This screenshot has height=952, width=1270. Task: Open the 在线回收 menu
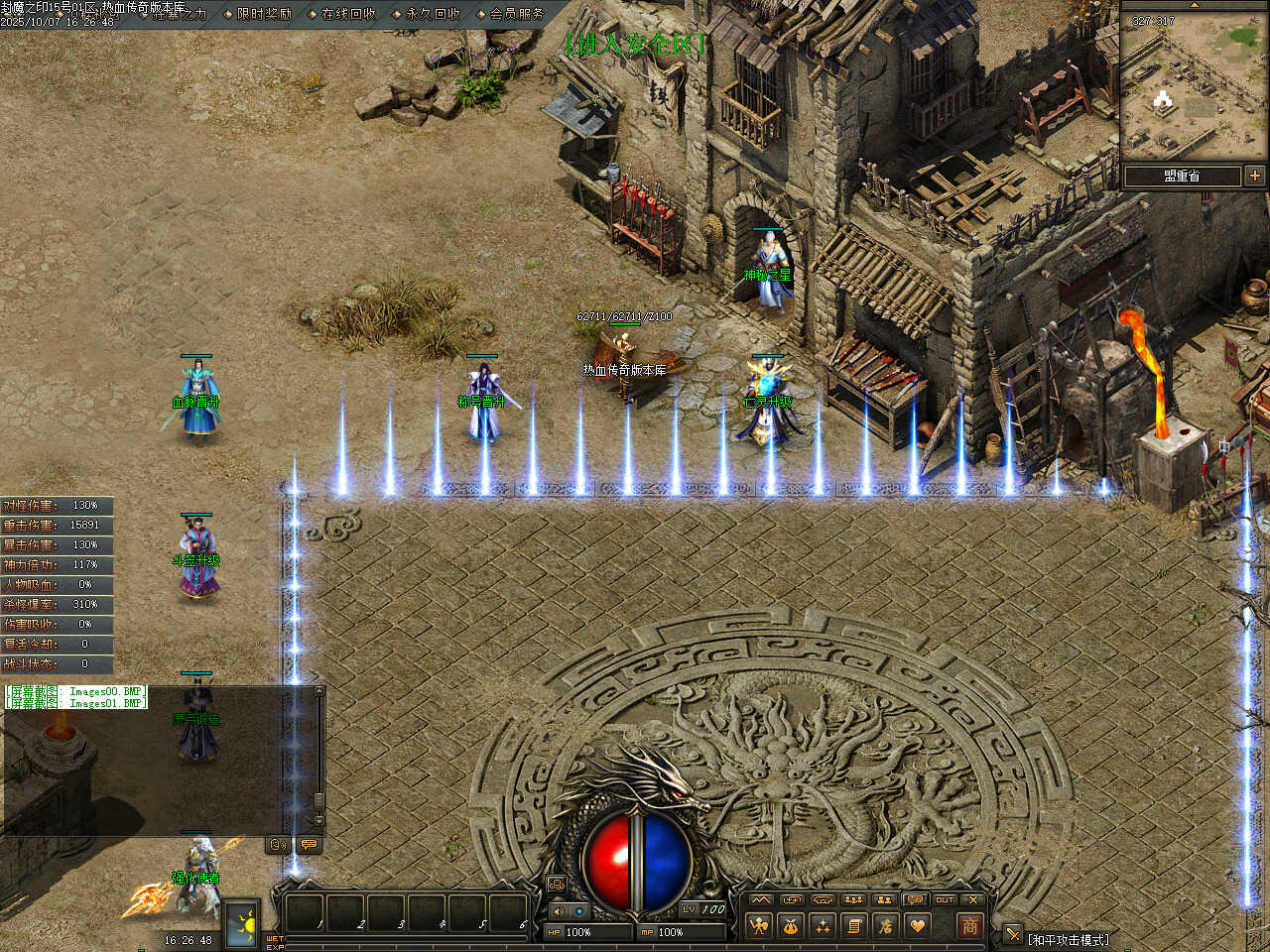(x=348, y=14)
